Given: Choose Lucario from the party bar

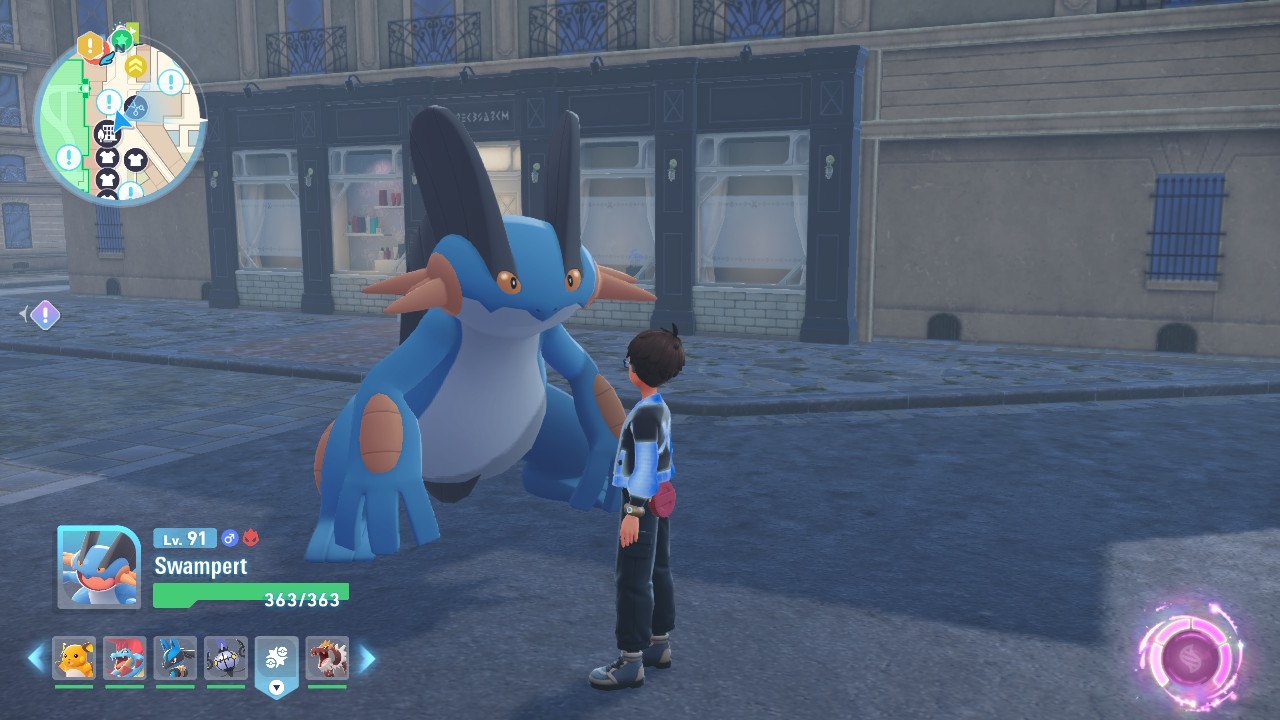Looking at the screenshot, I should click(175, 658).
